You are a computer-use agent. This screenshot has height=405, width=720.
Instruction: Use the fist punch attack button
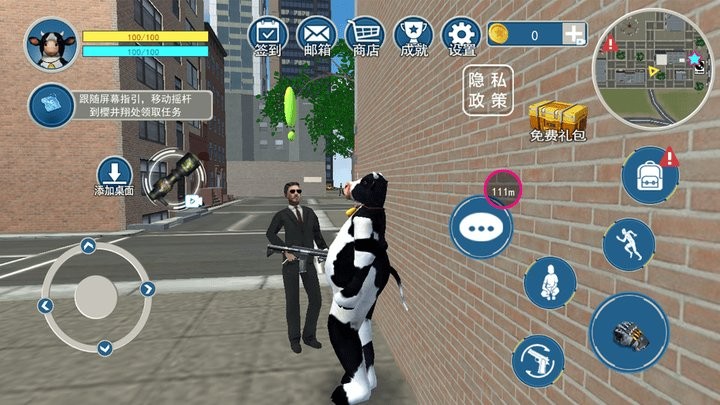pyautogui.click(x=628, y=332)
